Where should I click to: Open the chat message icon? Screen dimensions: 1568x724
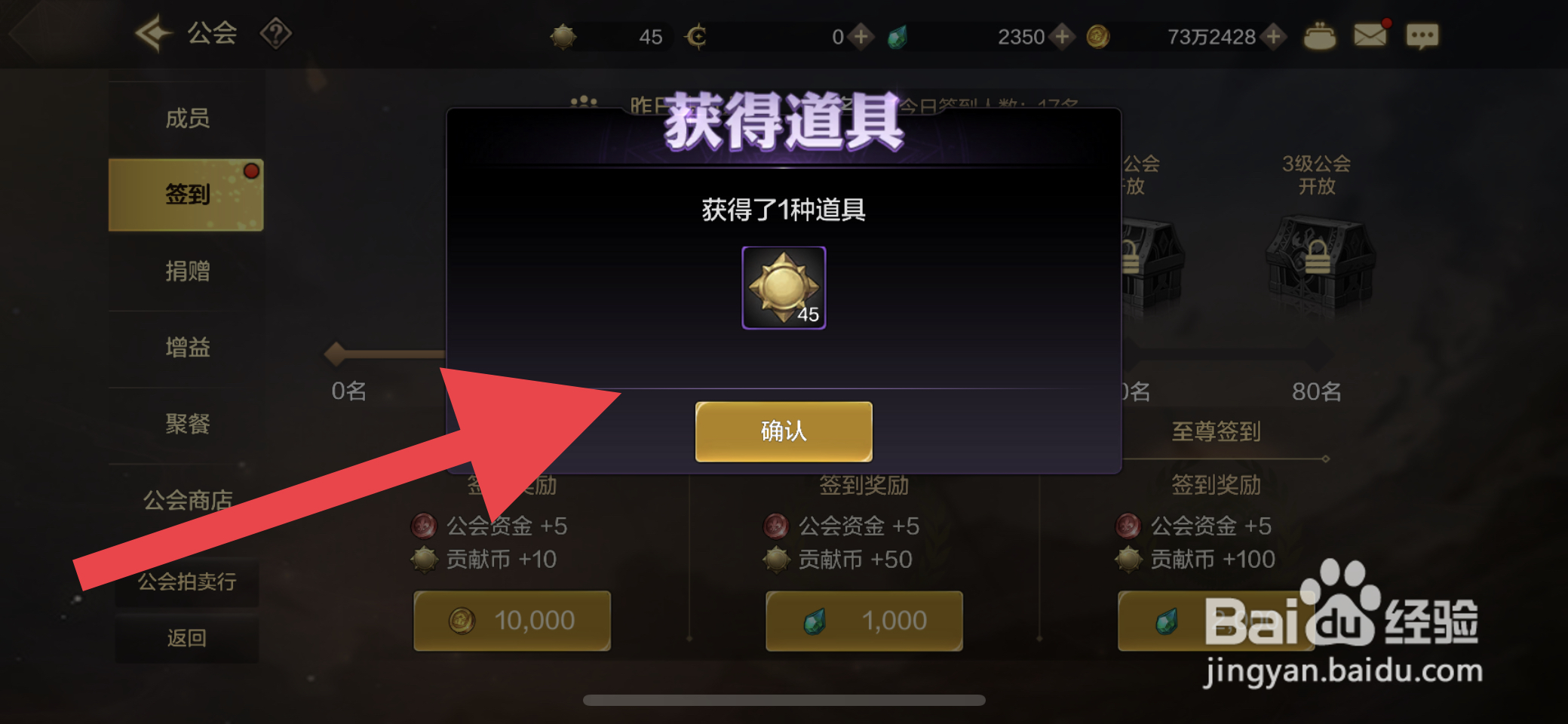(x=1422, y=35)
